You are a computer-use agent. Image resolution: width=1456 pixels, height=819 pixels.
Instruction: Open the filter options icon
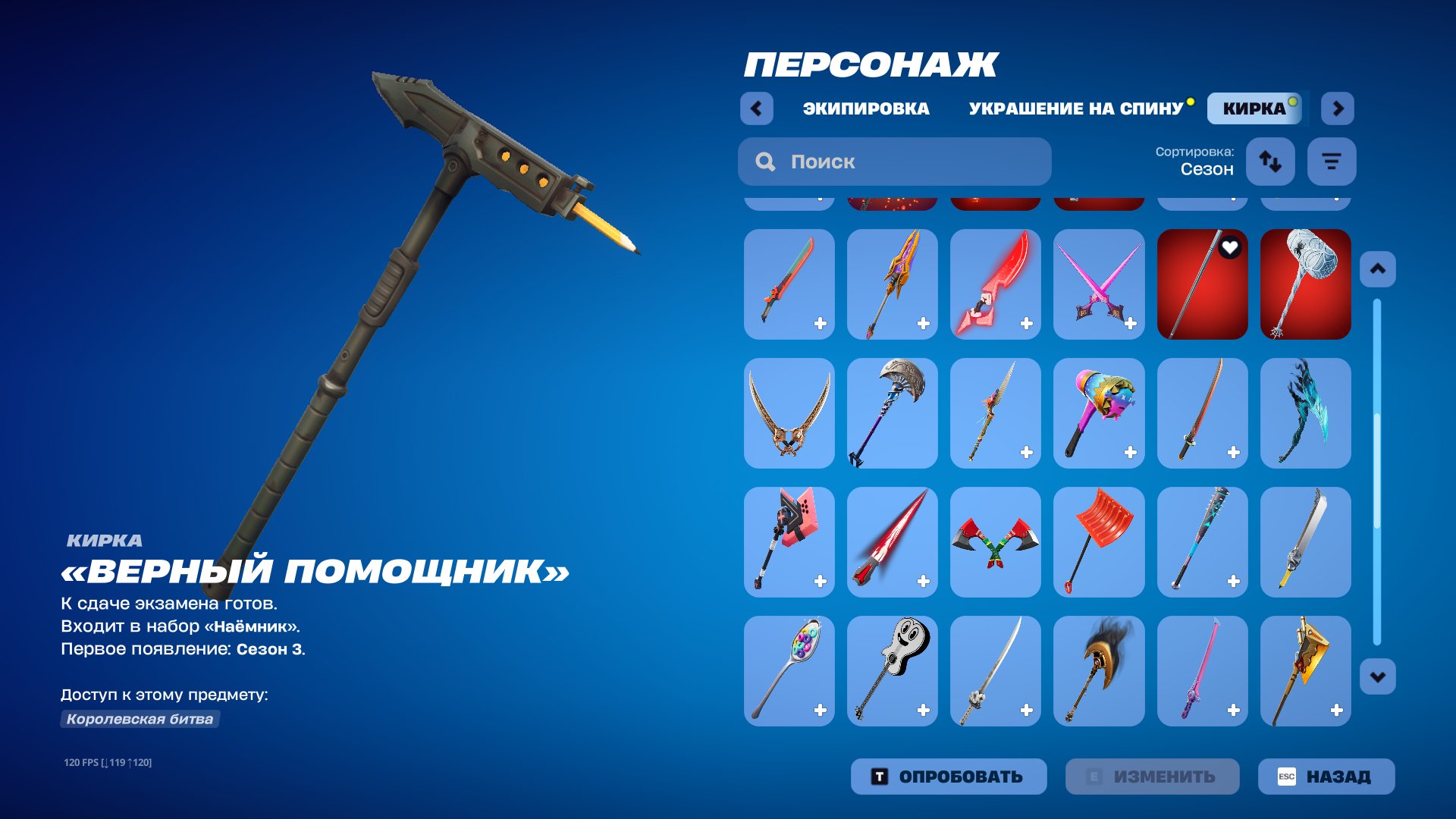(1331, 162)
